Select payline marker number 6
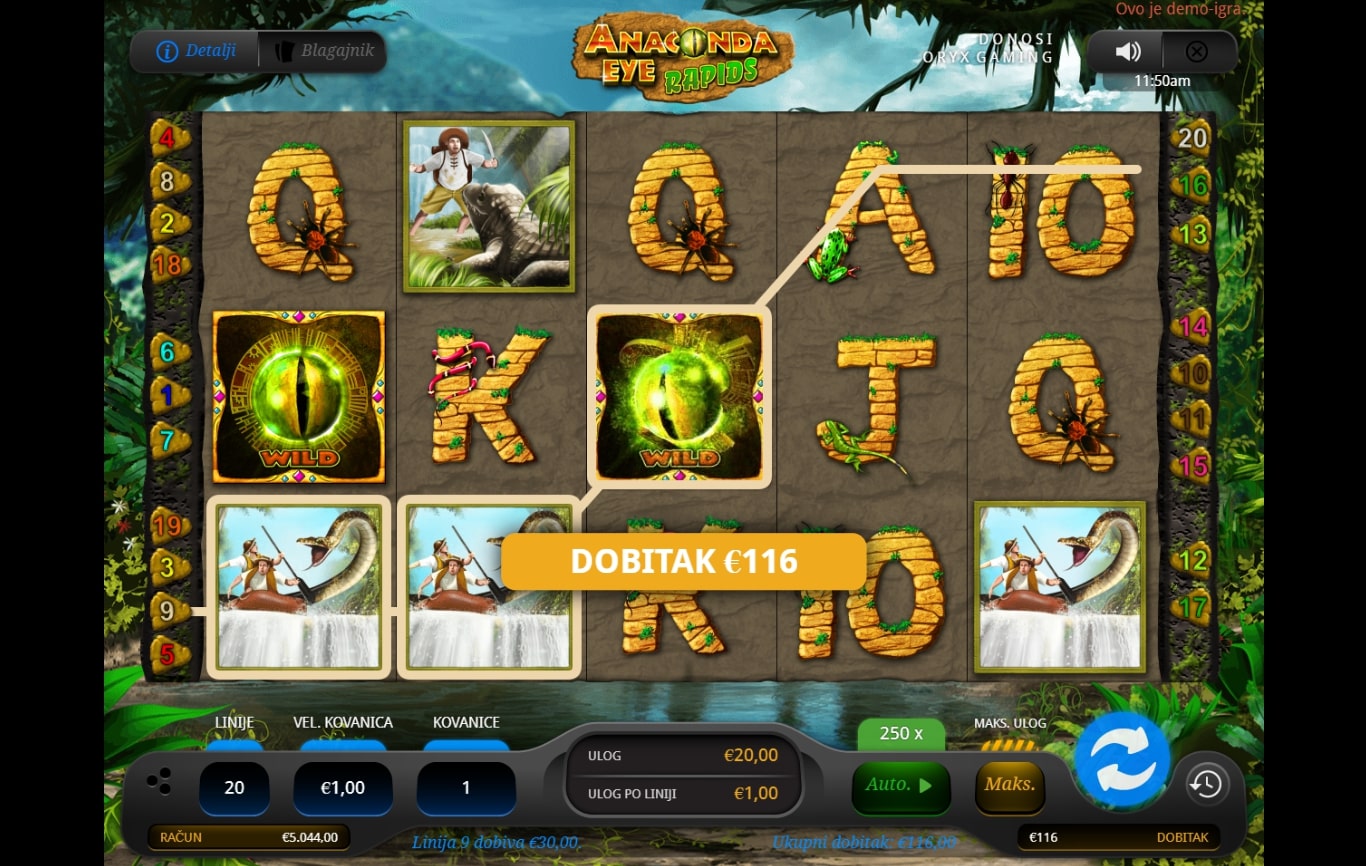This screenshot has height=866, width=1366. coord(167,352)
